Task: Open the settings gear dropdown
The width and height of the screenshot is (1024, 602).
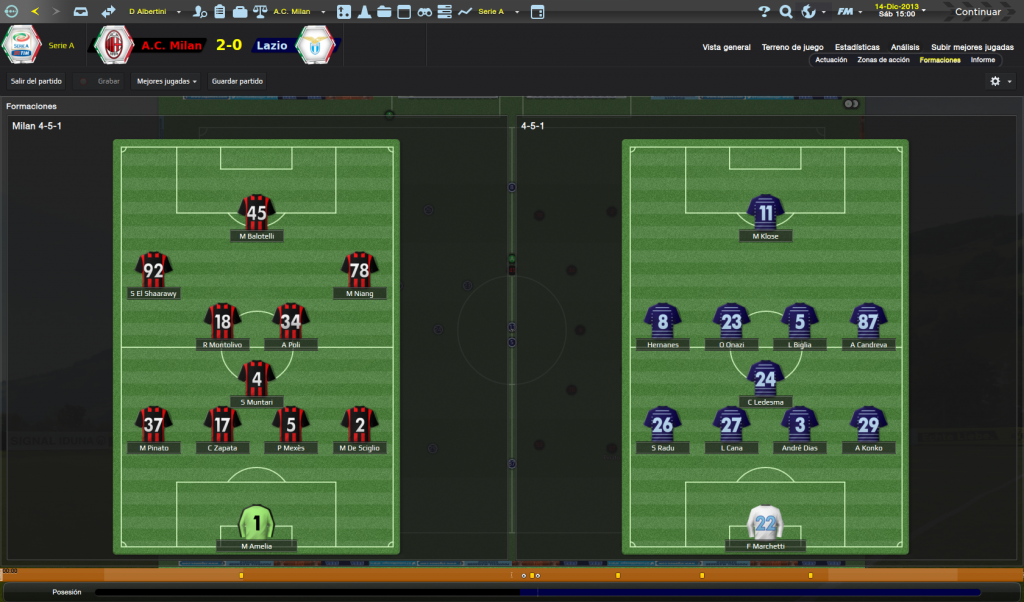Action: click(999, 81)
